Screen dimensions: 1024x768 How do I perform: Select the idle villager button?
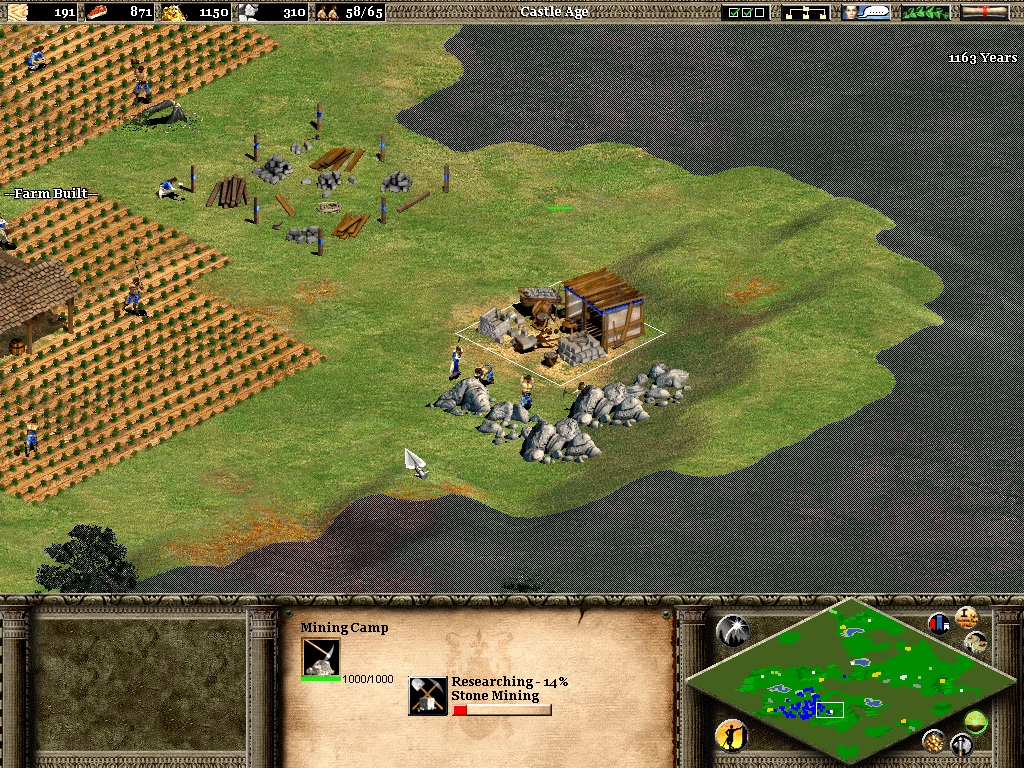(732, 736)
